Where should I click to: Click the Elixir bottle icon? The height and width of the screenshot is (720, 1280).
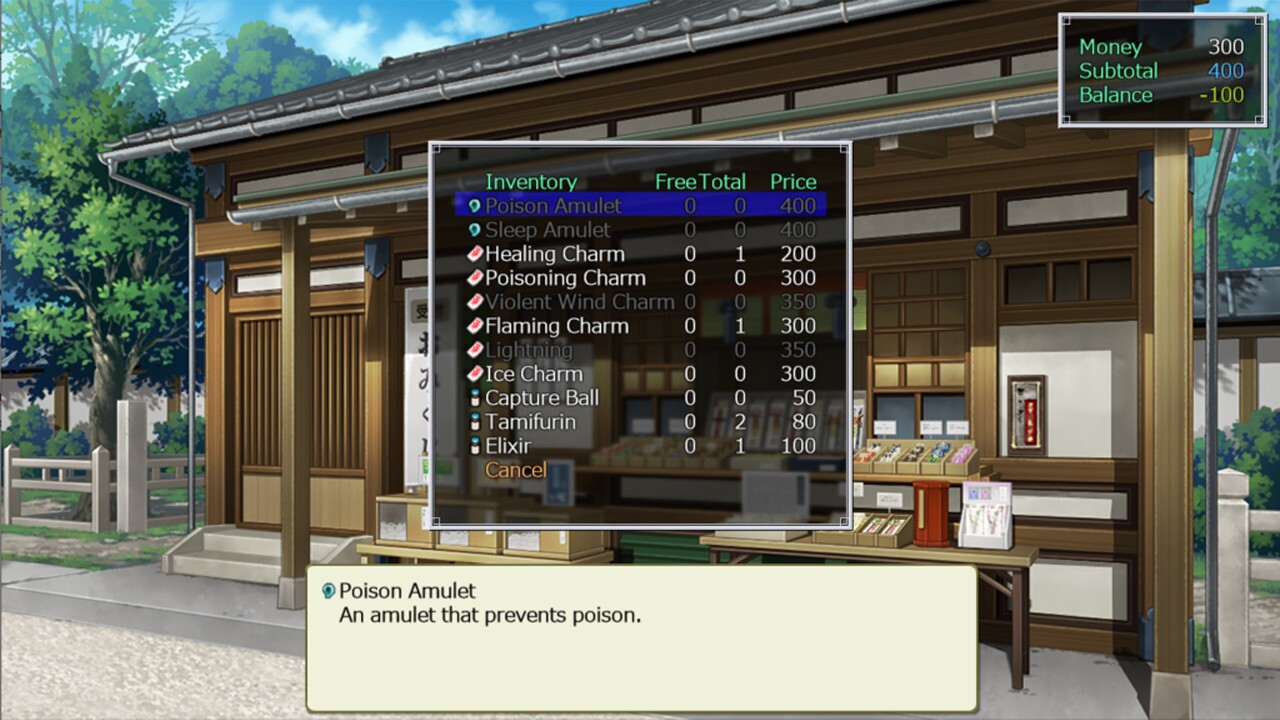[474, 446]
